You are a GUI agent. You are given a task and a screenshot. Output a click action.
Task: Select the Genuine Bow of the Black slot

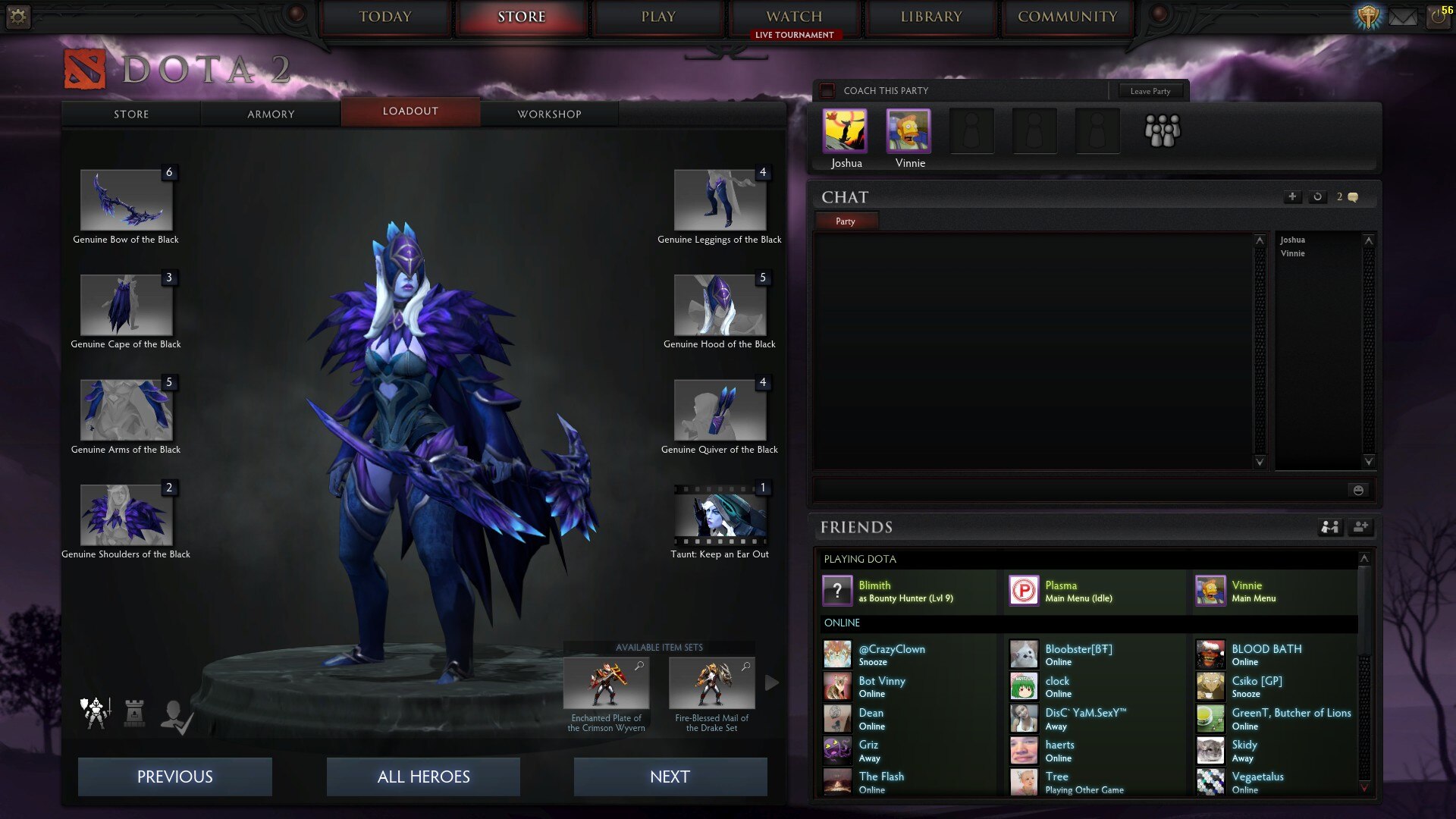(x=126, y=200)
